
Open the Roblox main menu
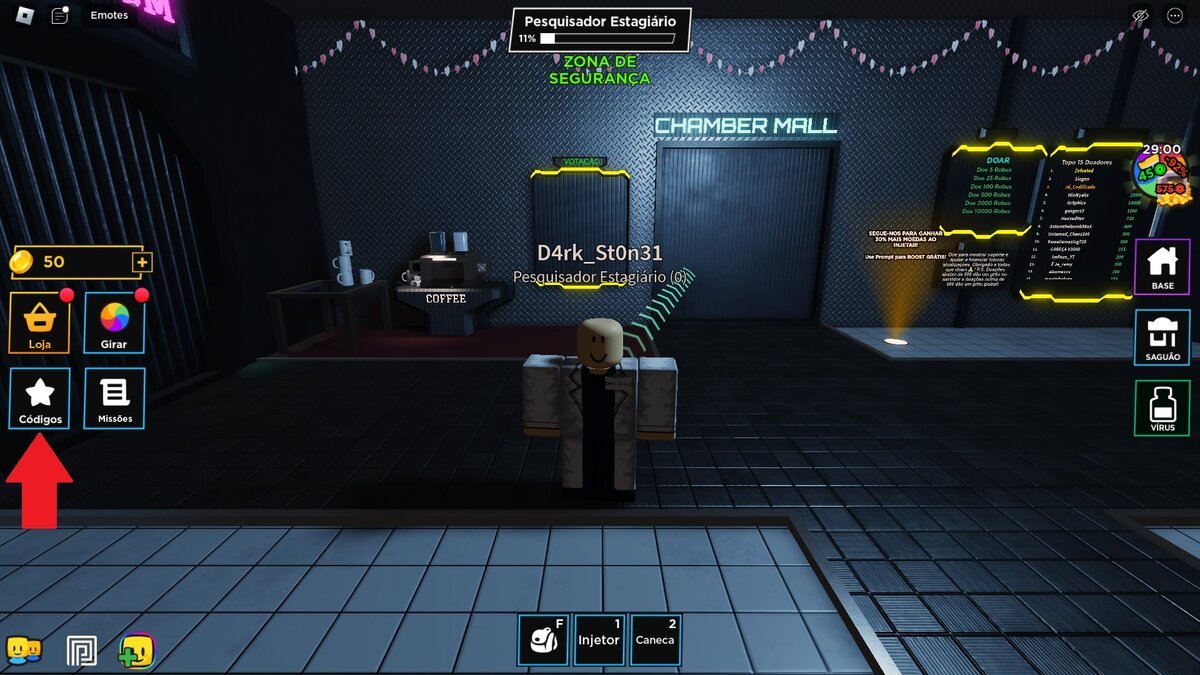pyautogui.click(x=22, y=16)
